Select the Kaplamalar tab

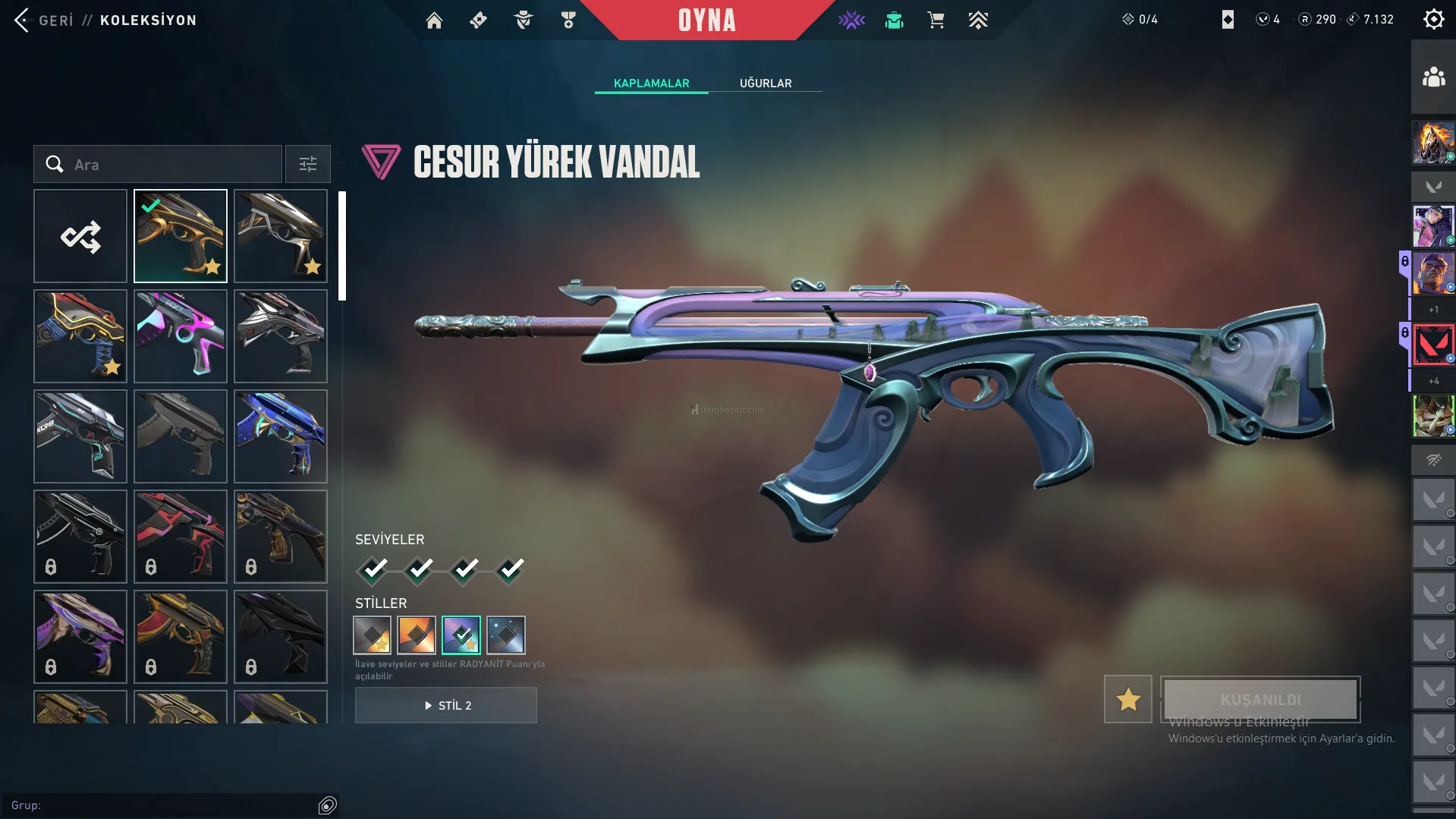click(x=651, y=83)
